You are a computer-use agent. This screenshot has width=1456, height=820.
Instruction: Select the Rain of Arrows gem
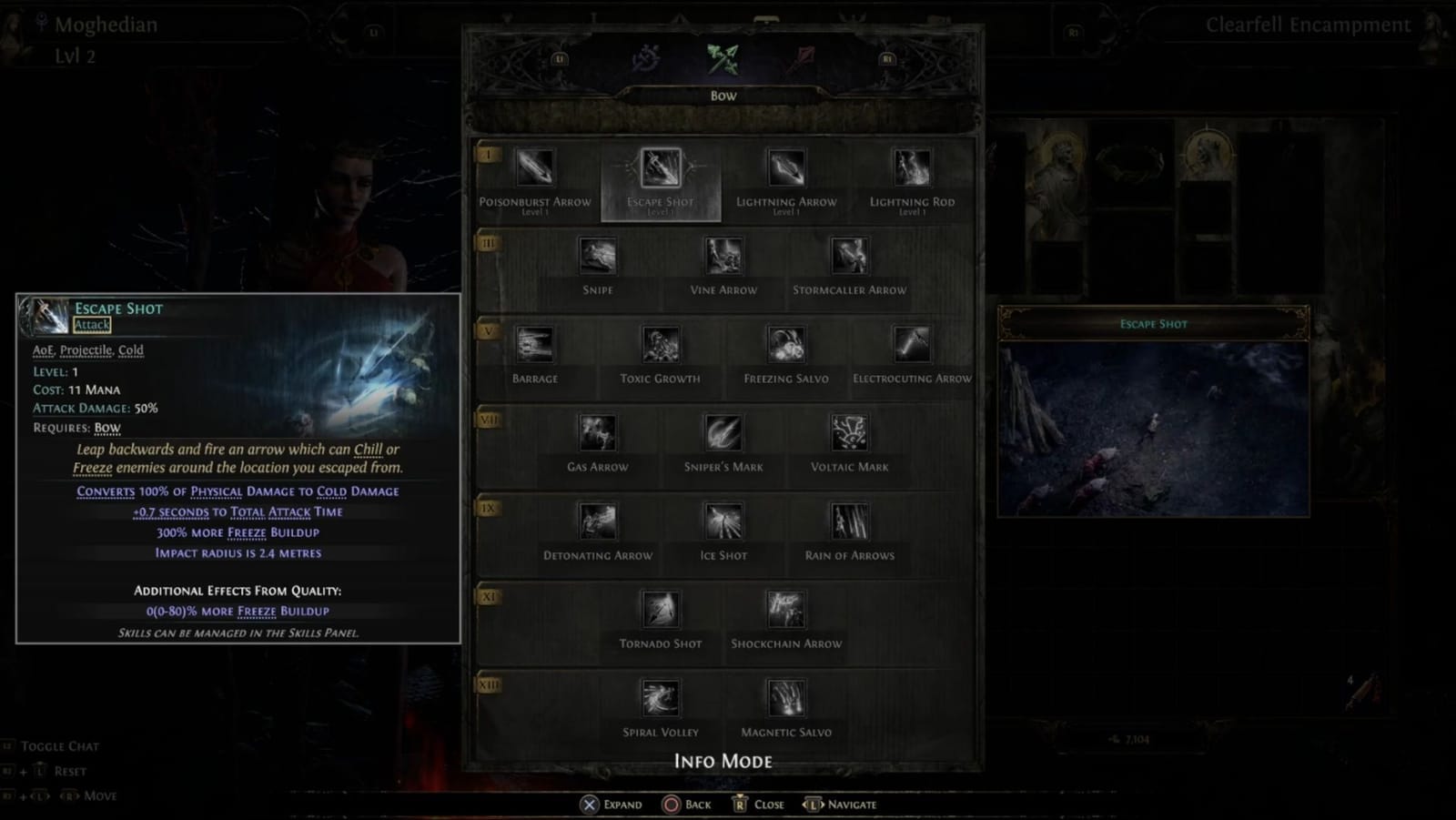(x=848, y=521)
